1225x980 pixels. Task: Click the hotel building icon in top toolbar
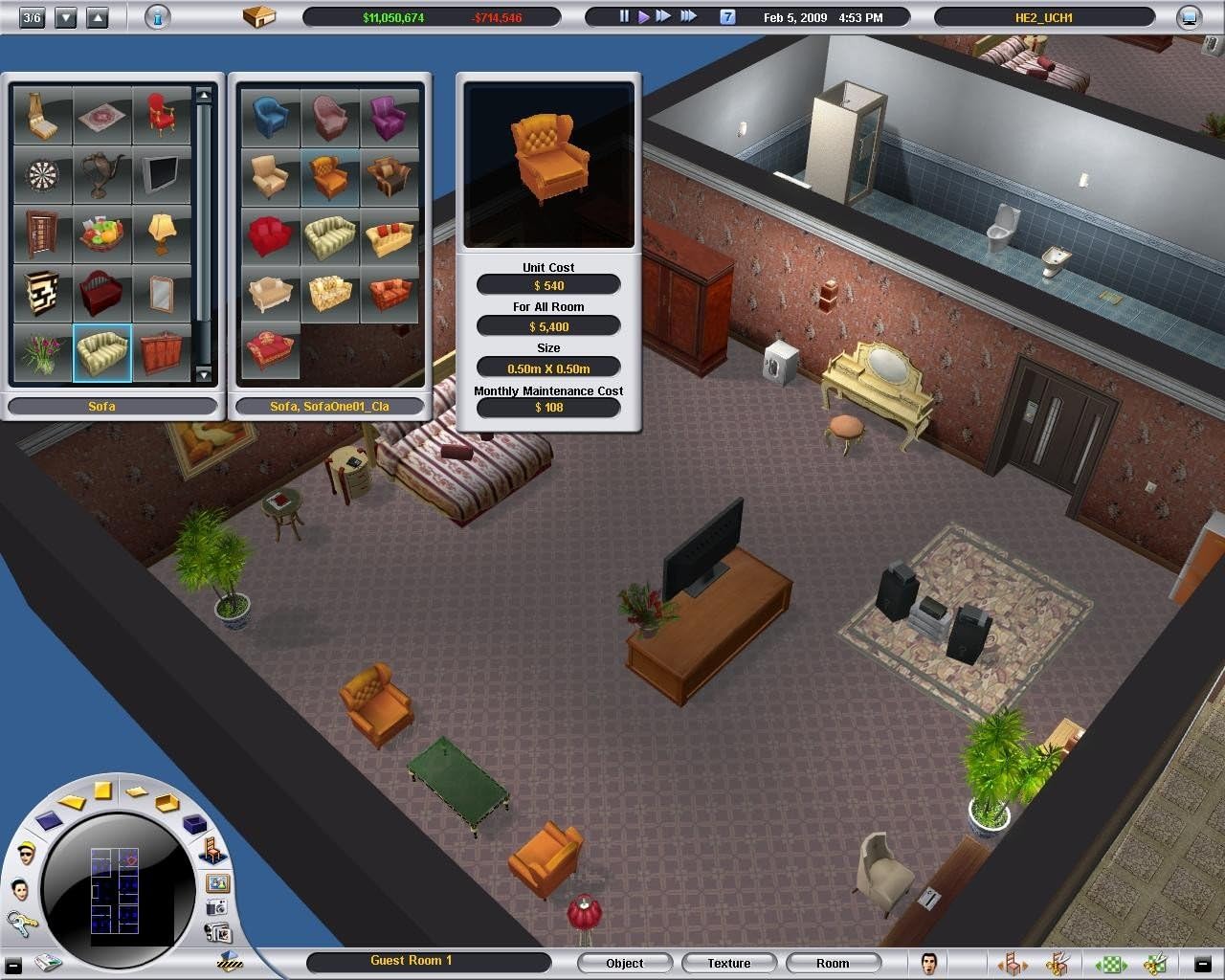click(260, 16)
